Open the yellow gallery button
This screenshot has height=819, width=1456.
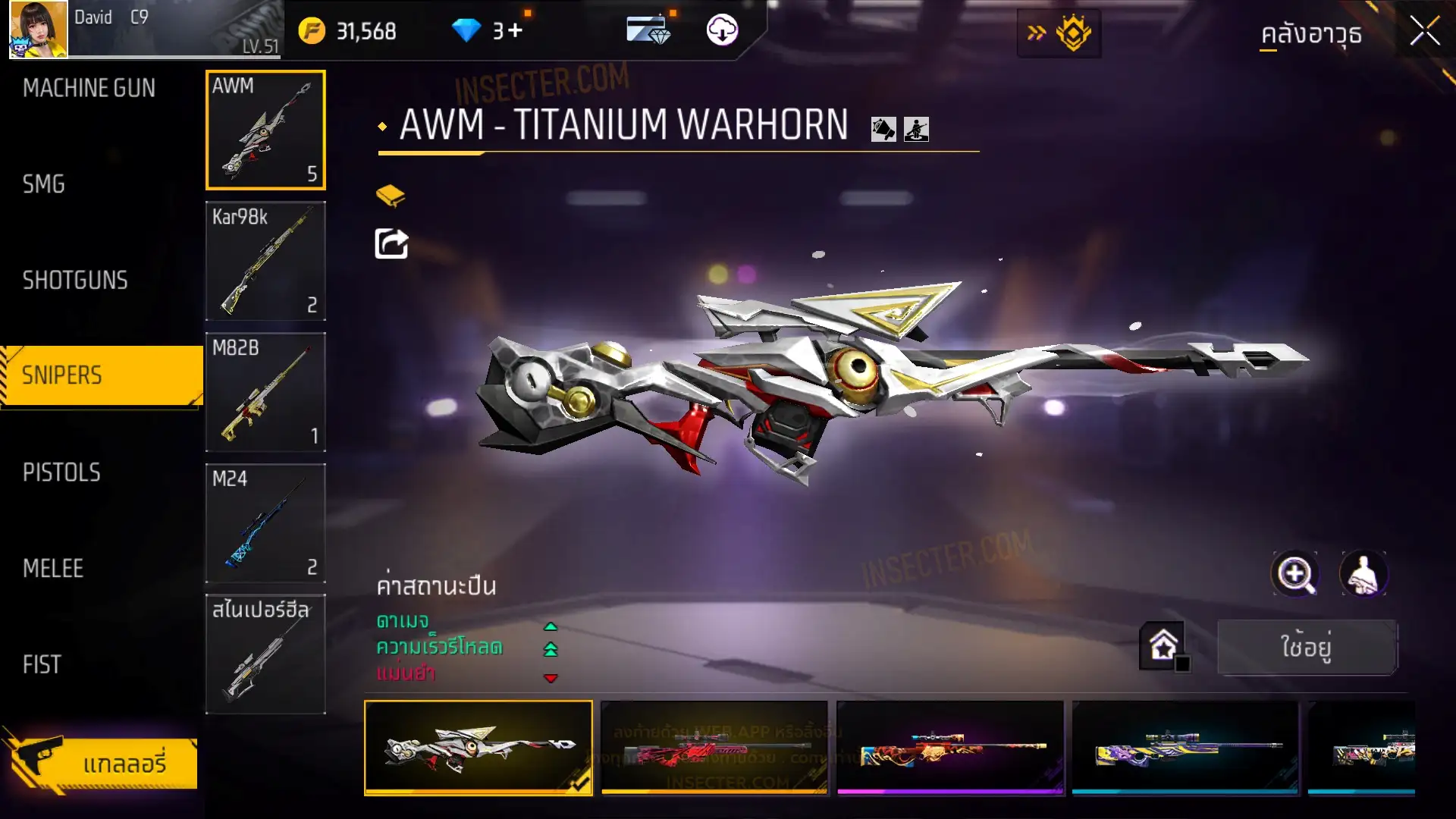click(x=101, y=763)
